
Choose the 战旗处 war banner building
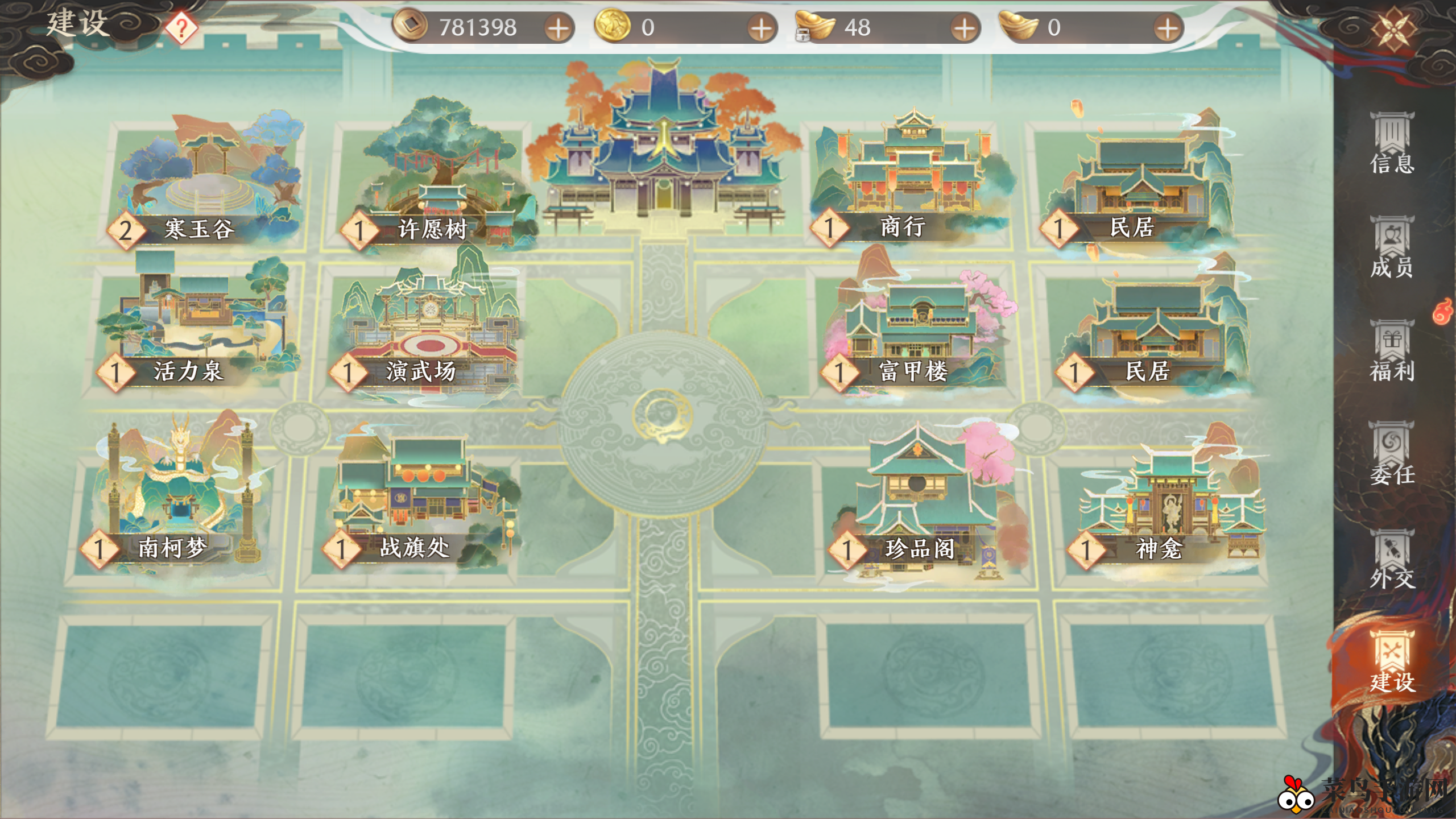point(421,495)
